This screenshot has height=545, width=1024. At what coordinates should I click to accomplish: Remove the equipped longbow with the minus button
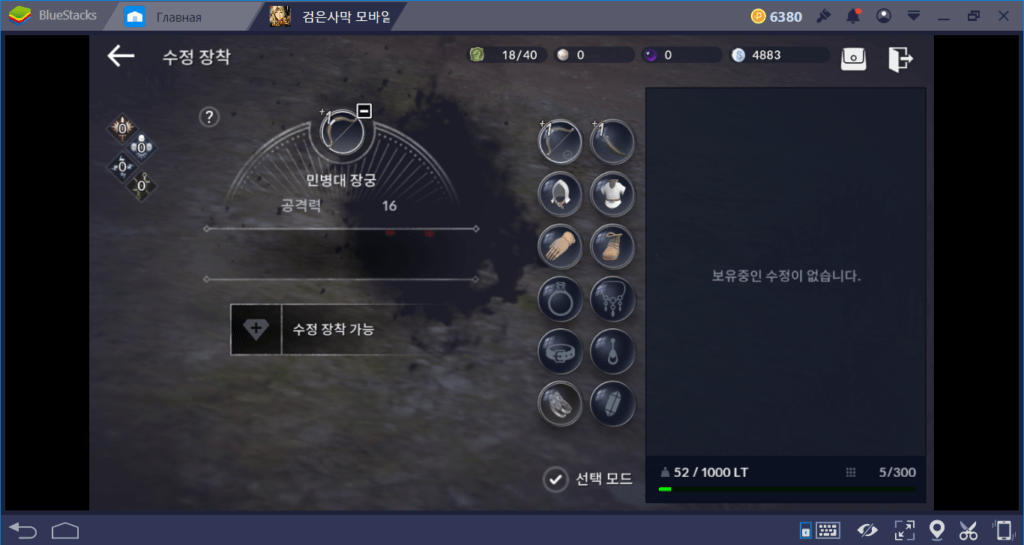[x=364, y=111]
